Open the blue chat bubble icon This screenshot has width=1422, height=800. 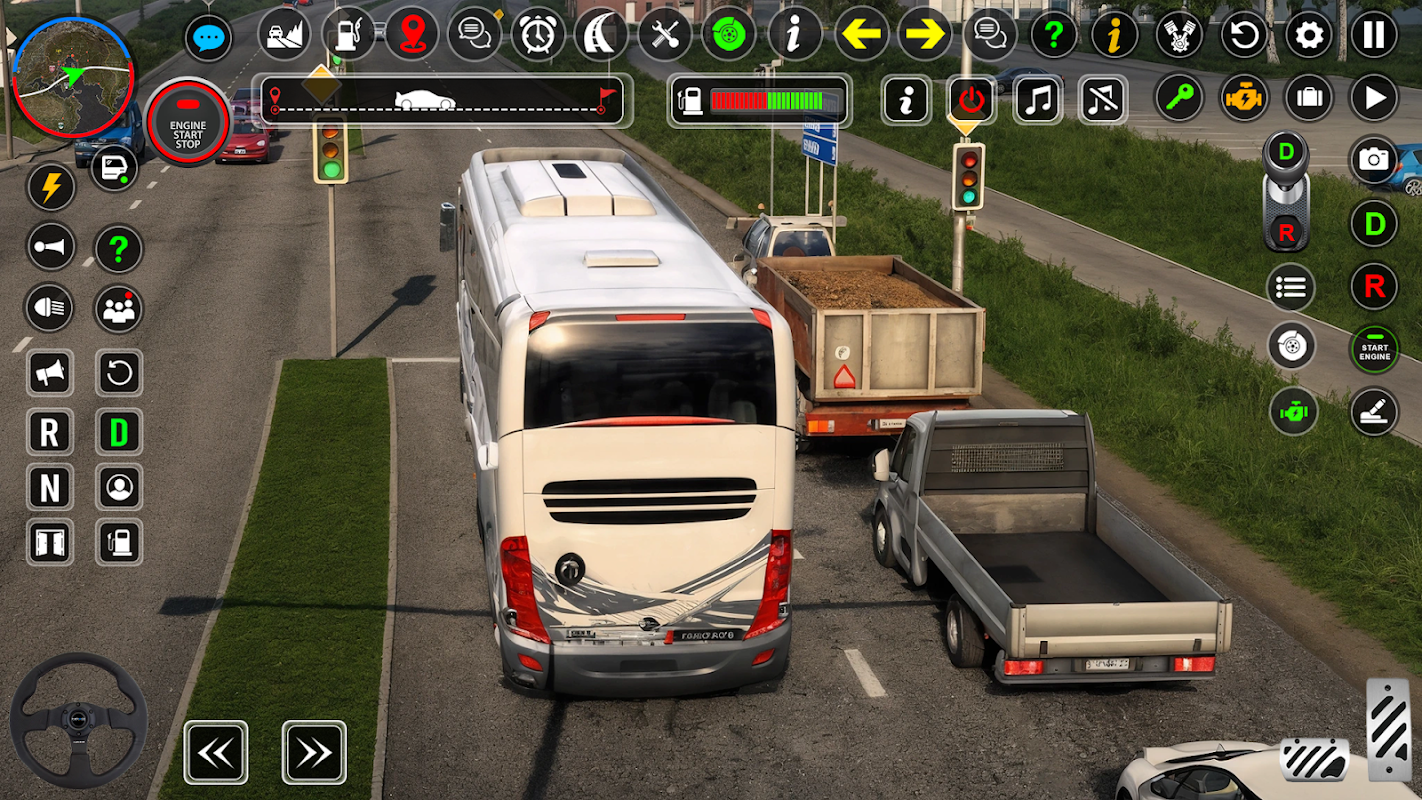[x=209, y=38]
